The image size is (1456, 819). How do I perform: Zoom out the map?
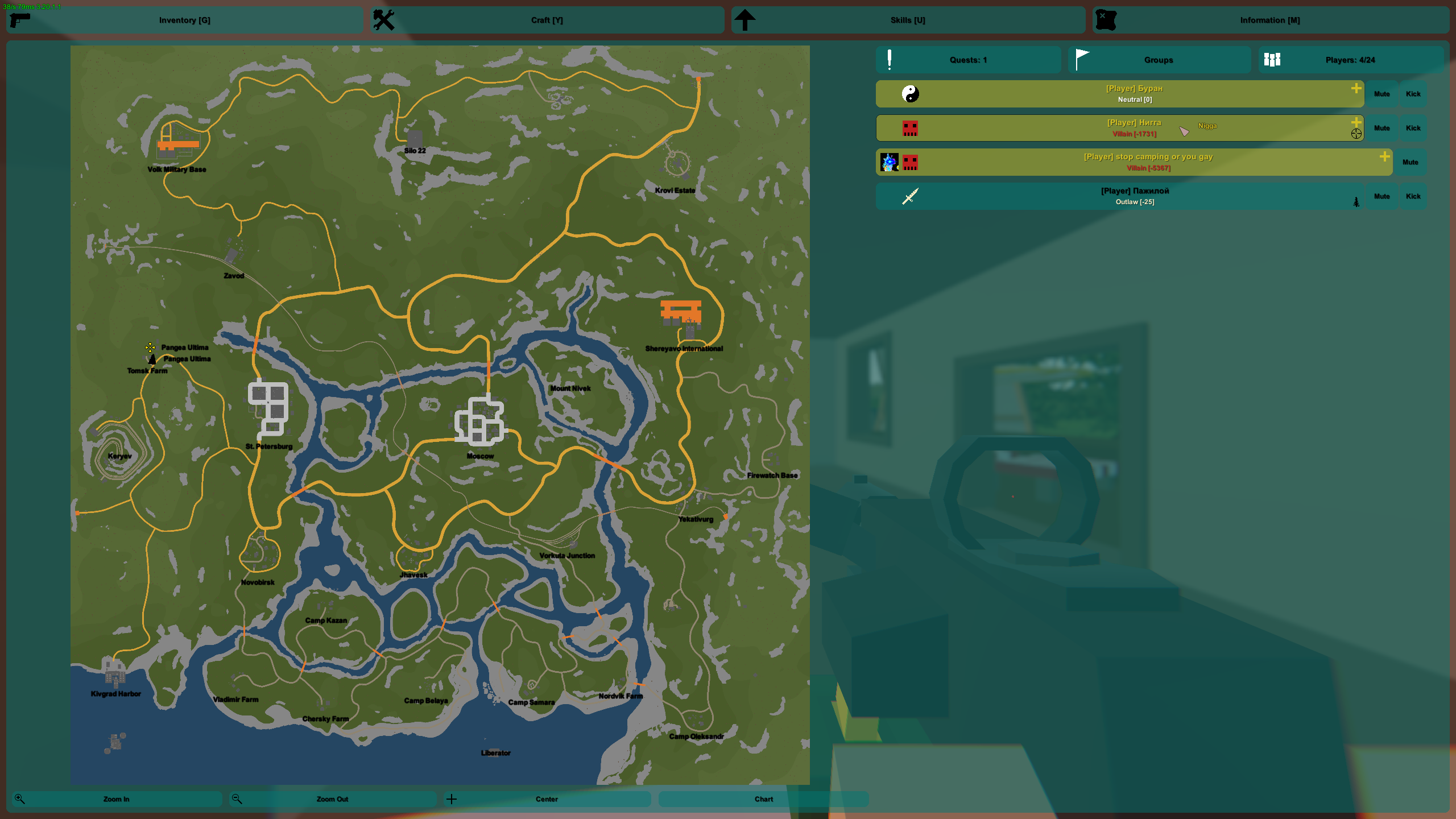333,799
